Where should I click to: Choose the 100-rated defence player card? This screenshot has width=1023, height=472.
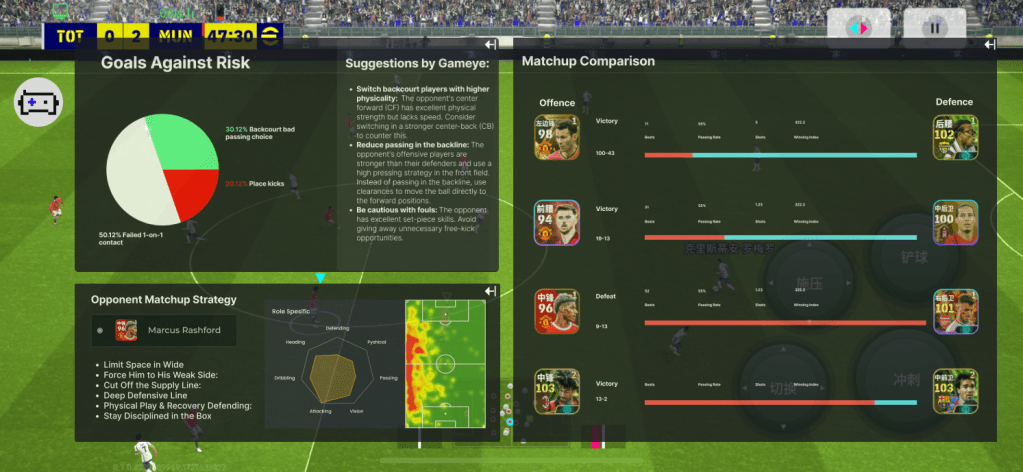point(956,222)
